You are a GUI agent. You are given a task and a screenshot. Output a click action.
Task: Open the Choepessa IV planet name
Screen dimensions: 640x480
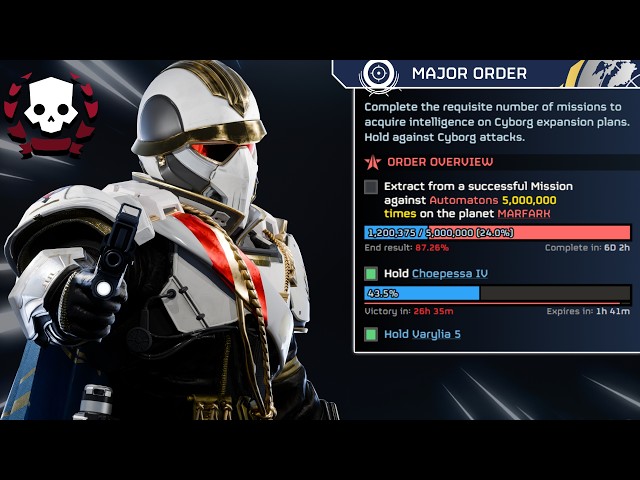coord(450,274)
